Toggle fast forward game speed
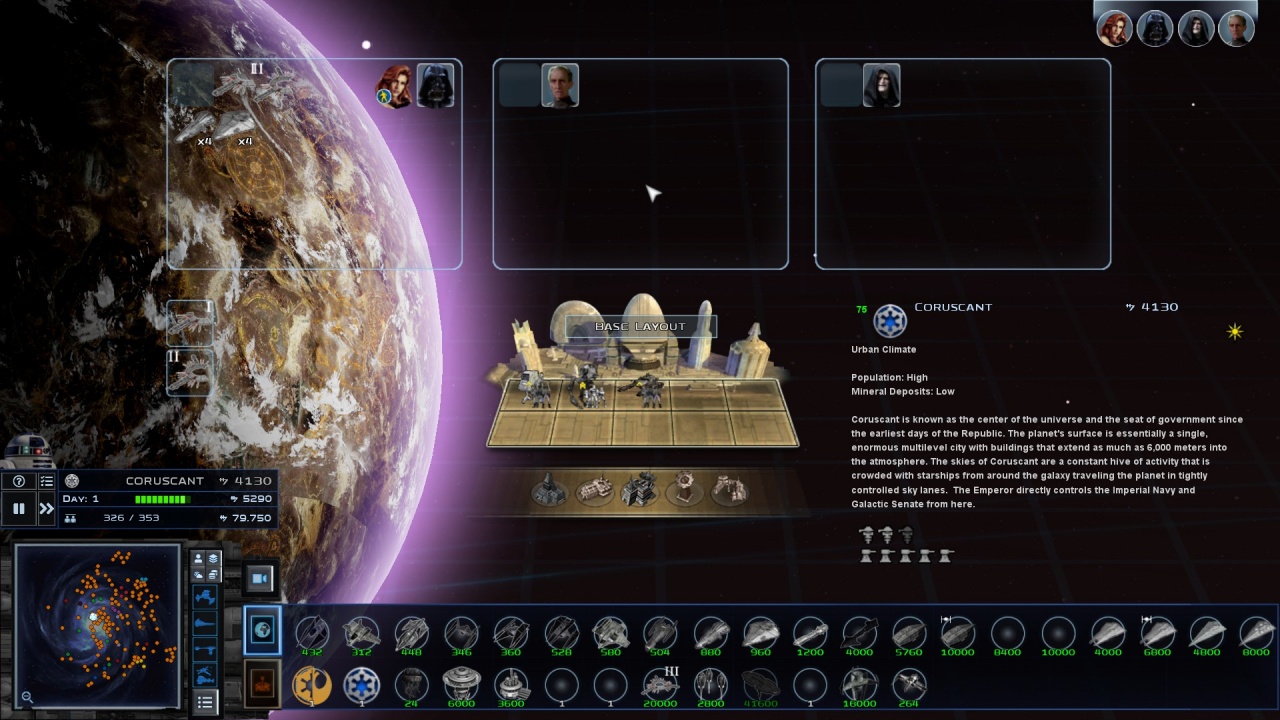The height and width of the screenshot is (720, 1280). coord(46,509)
